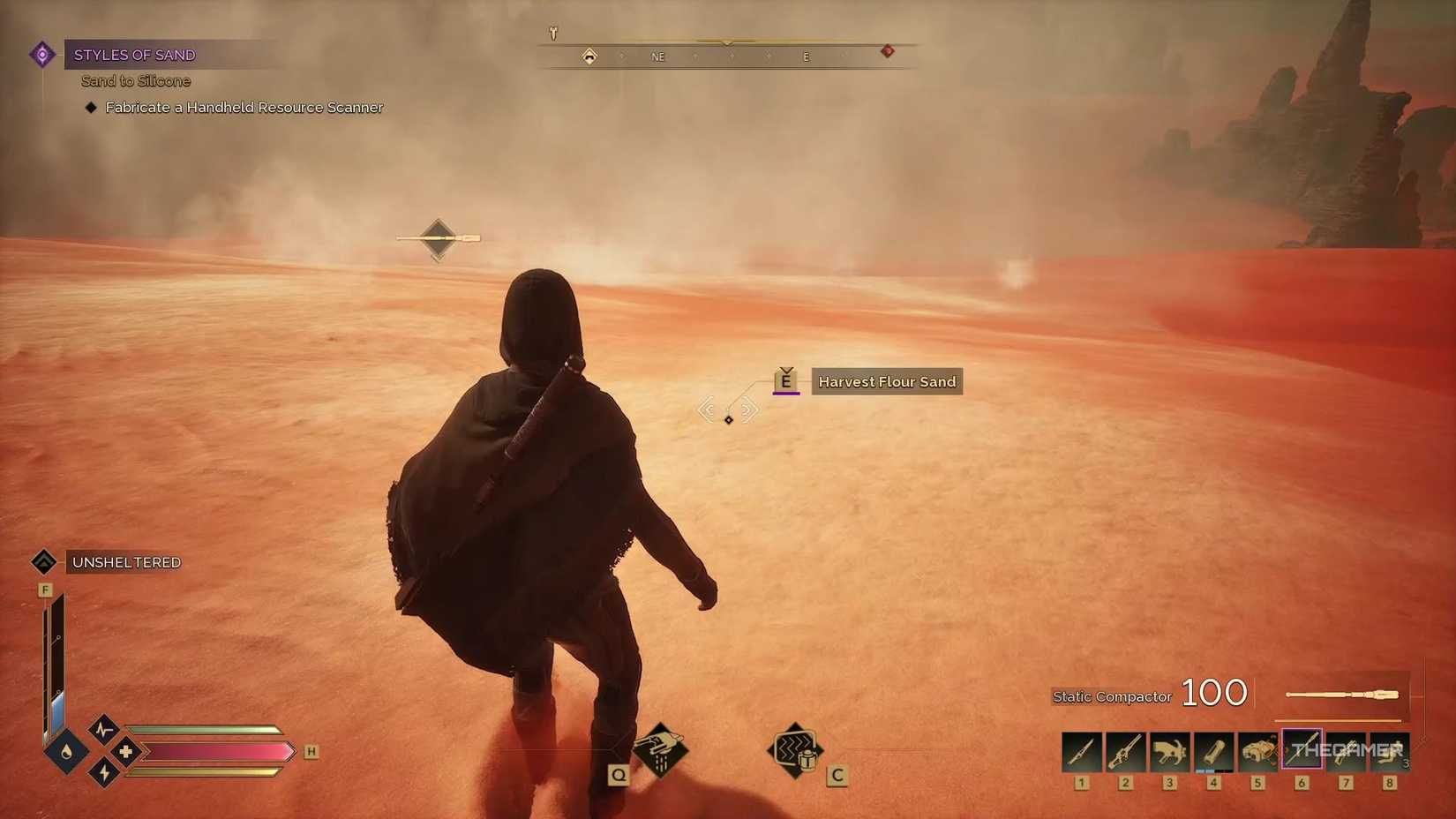Viewport: 1456px width, 819px height.
Task: Click the water droplet status diamond
Action: coord(70,751)
